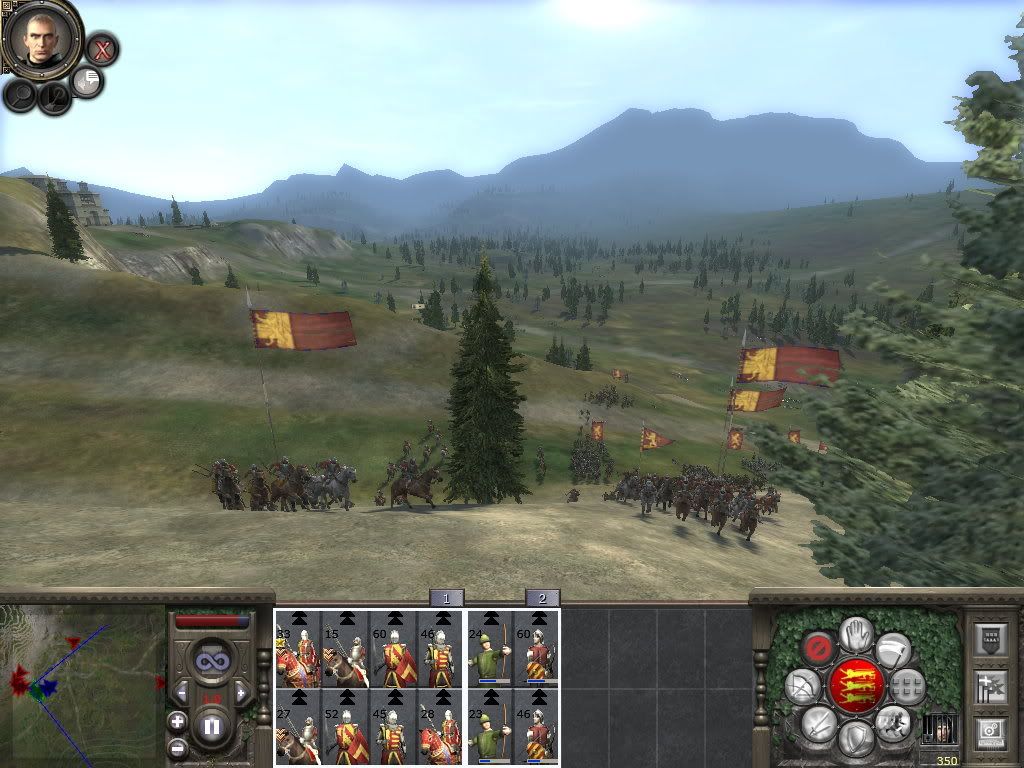
Task: Toggle the advisor speech bubble button
Action: (89, 82)
